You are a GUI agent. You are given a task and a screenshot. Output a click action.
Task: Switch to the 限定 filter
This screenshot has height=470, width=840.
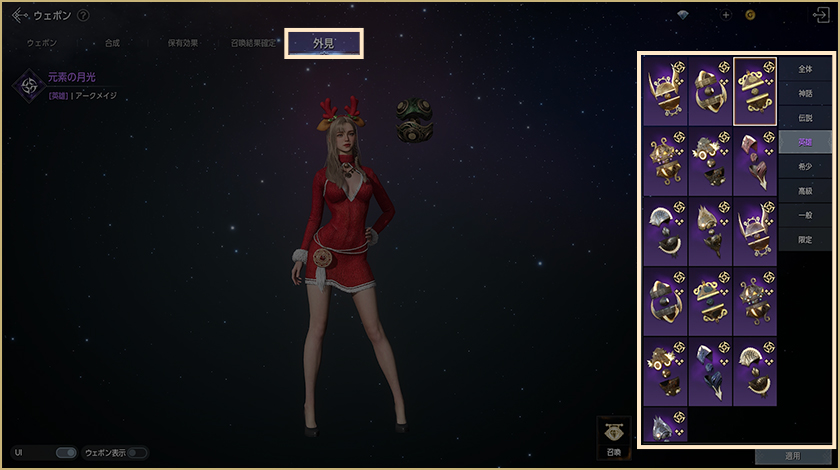806,240
